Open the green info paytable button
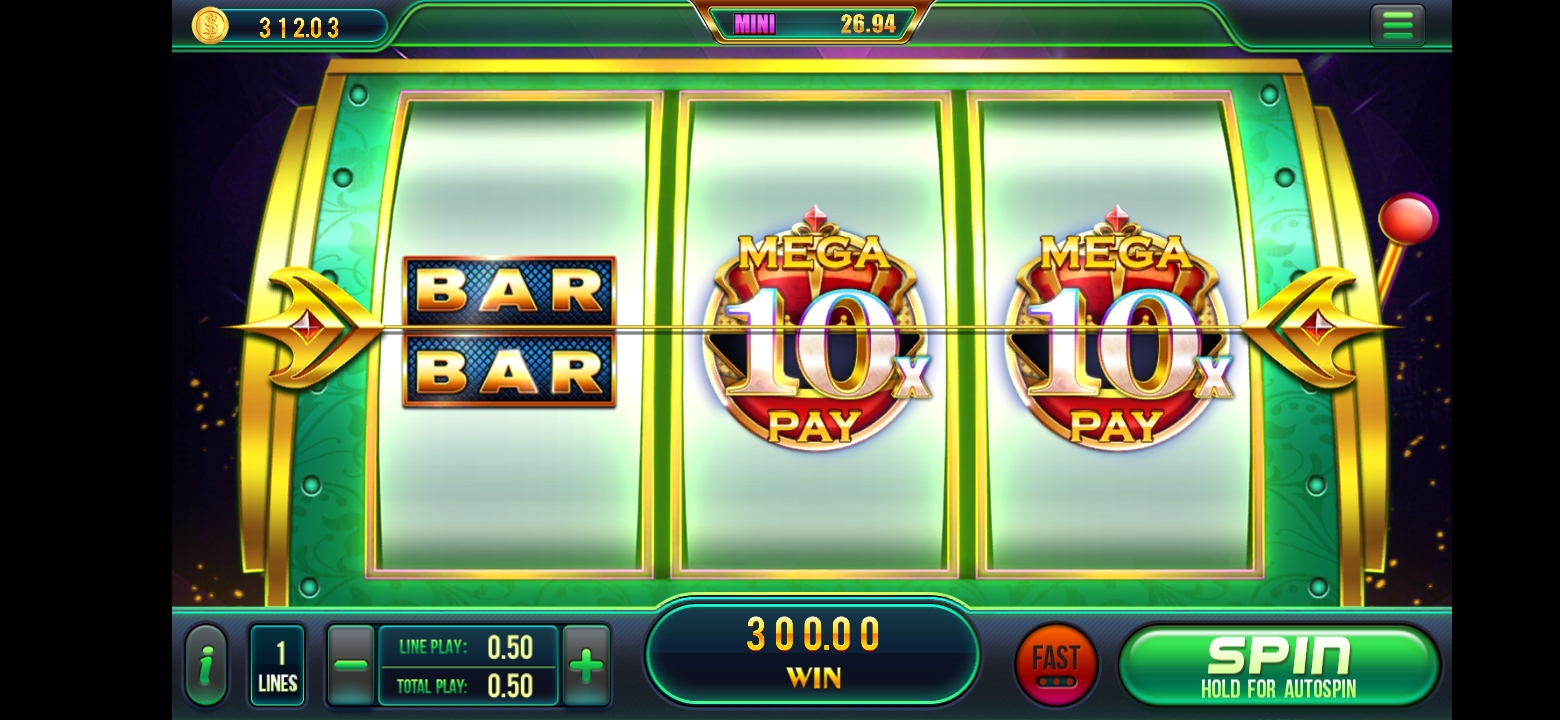Image resolution: width=1560 pixels, height=720 pixels. (x=207, y=666)
